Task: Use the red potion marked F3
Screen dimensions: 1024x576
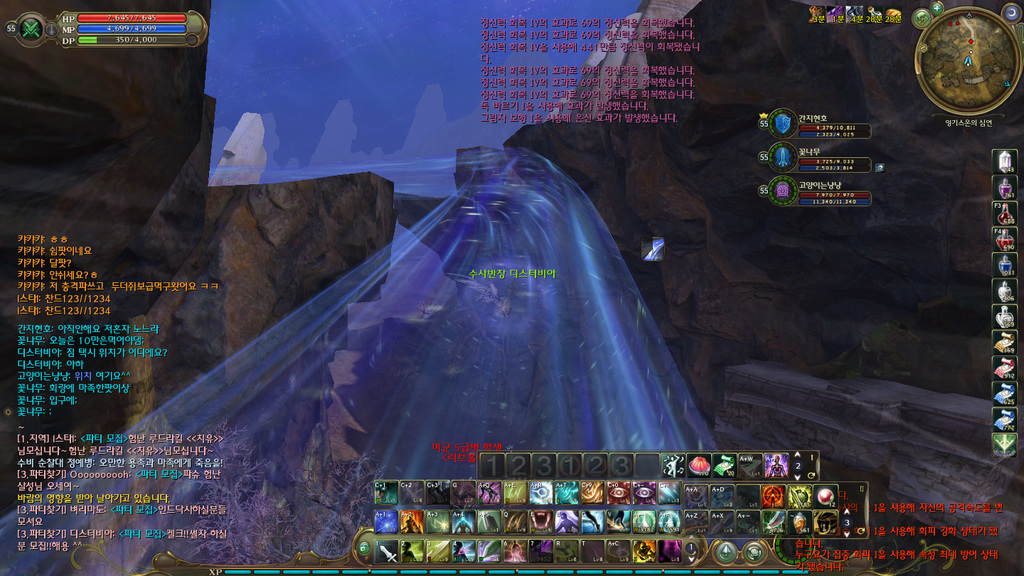Action: tap(1005, 213)
